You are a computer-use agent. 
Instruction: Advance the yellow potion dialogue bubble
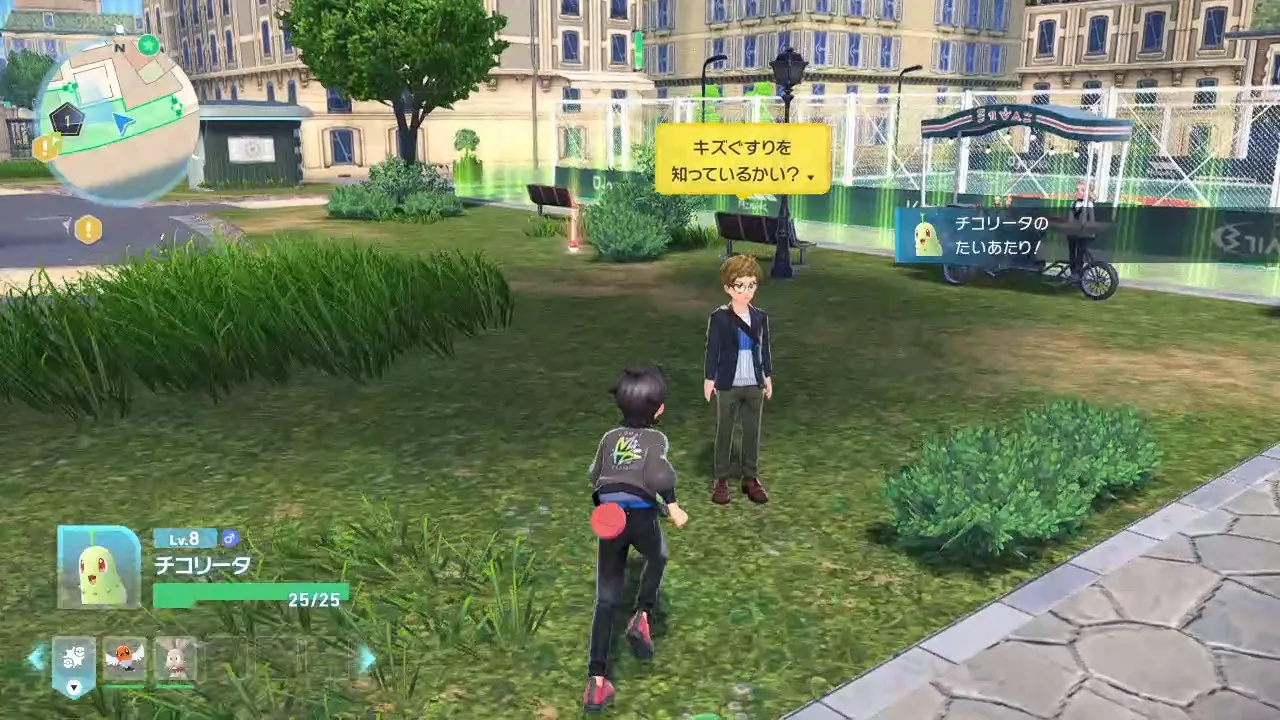[x=742, y=159]
